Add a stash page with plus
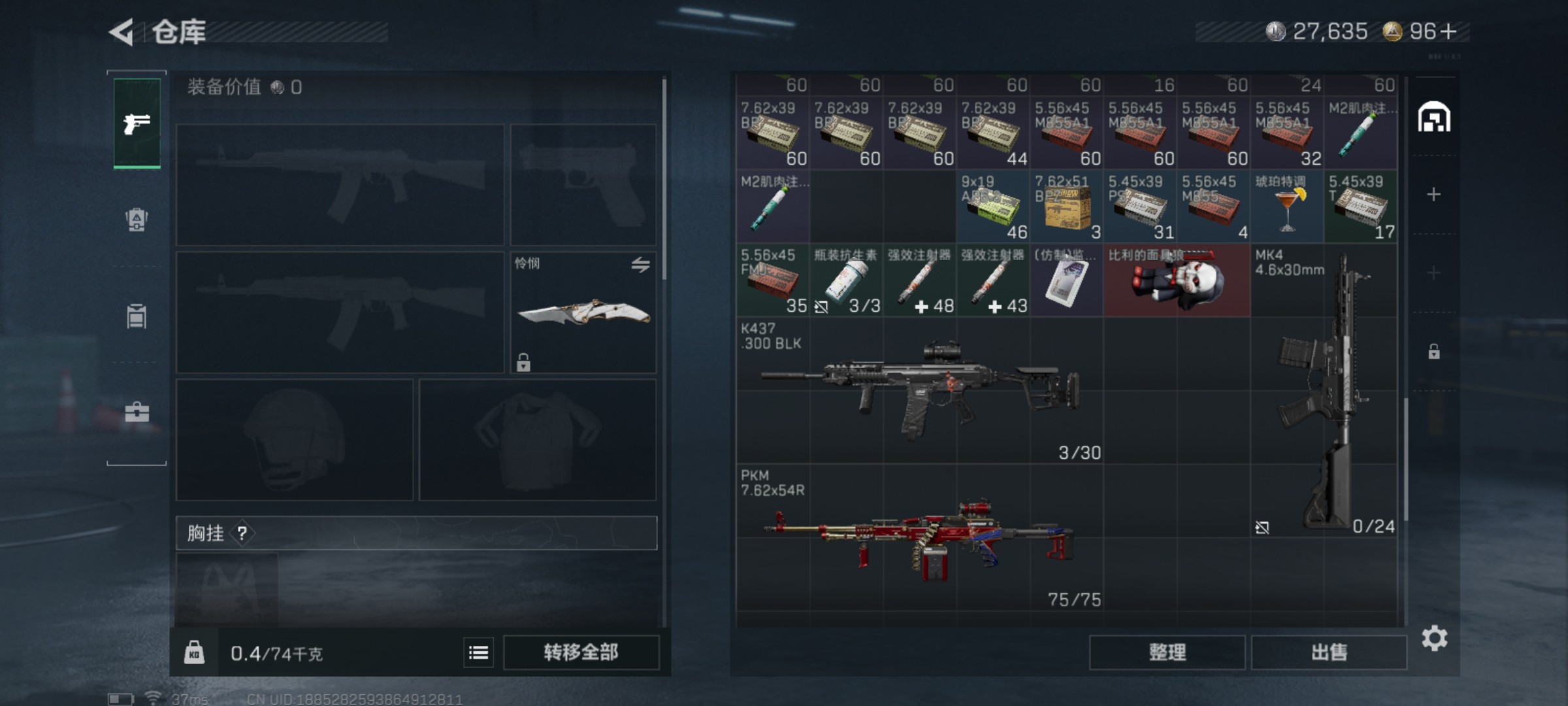The width and height of the screenshot is (1568, 706). tap(1433, 194)
